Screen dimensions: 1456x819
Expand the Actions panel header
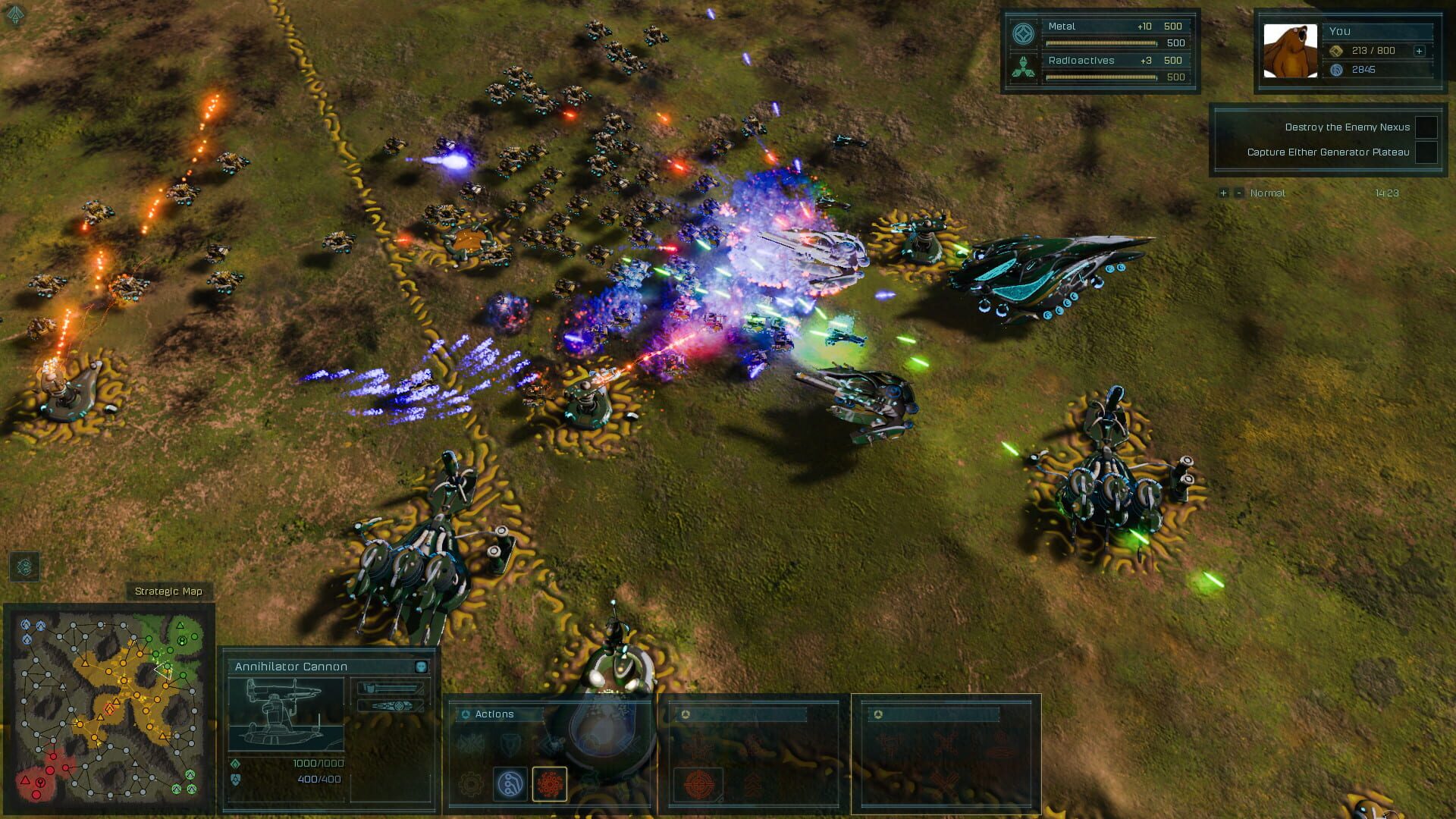[464, 714]
